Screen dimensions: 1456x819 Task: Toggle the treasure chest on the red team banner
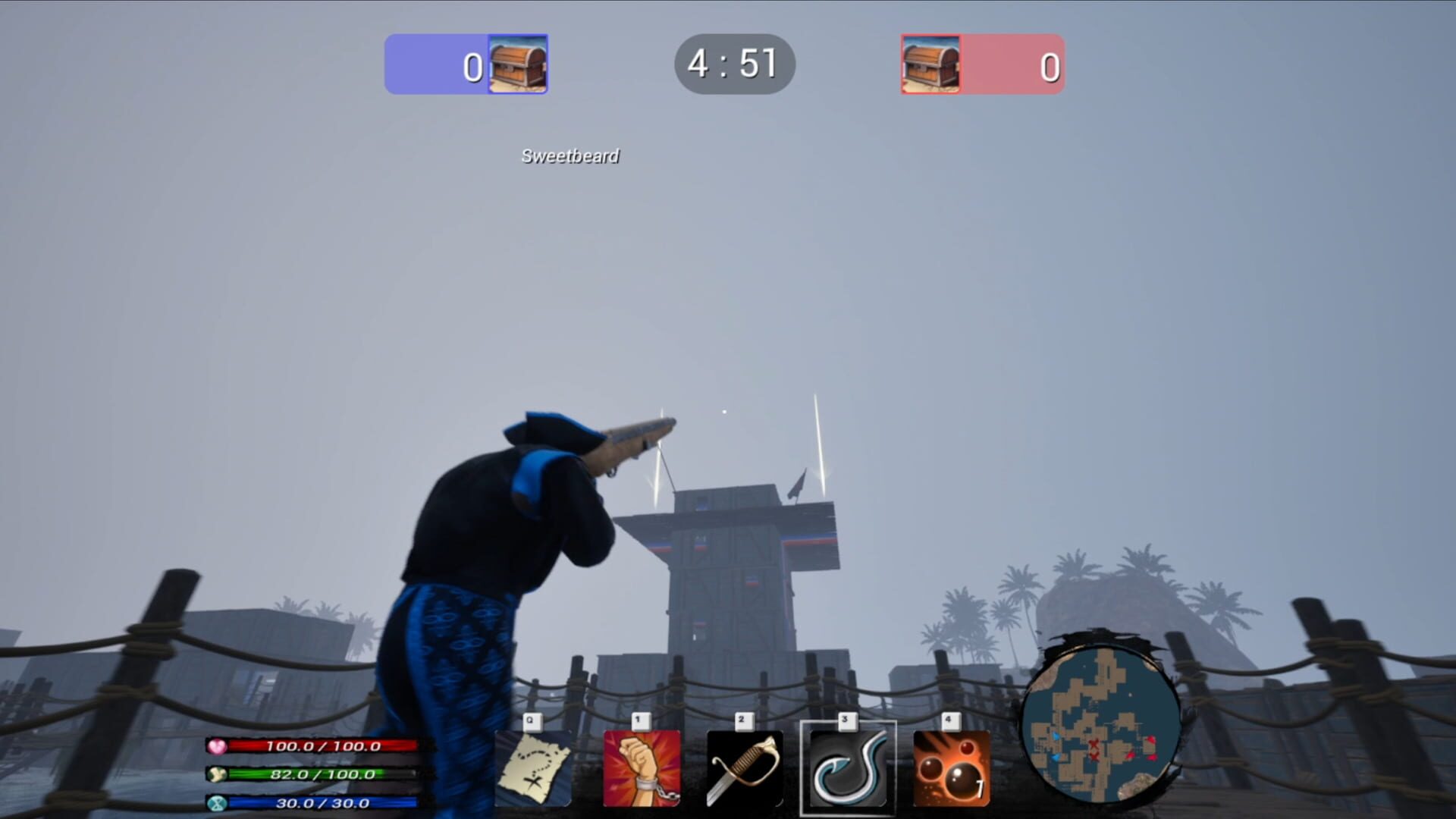coord(929,66)
